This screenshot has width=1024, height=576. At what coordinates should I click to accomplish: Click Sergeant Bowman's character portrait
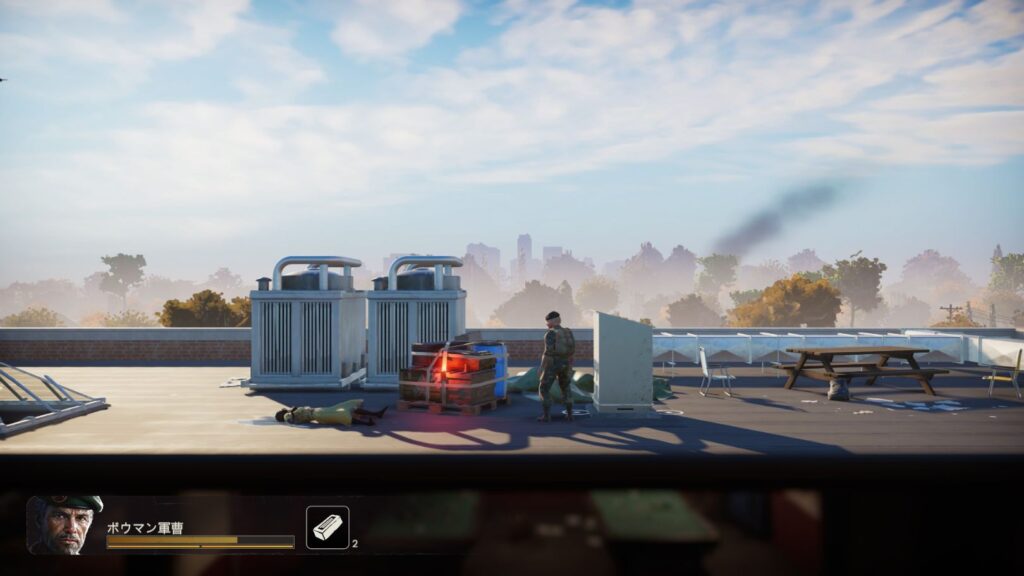pos(65,525)
